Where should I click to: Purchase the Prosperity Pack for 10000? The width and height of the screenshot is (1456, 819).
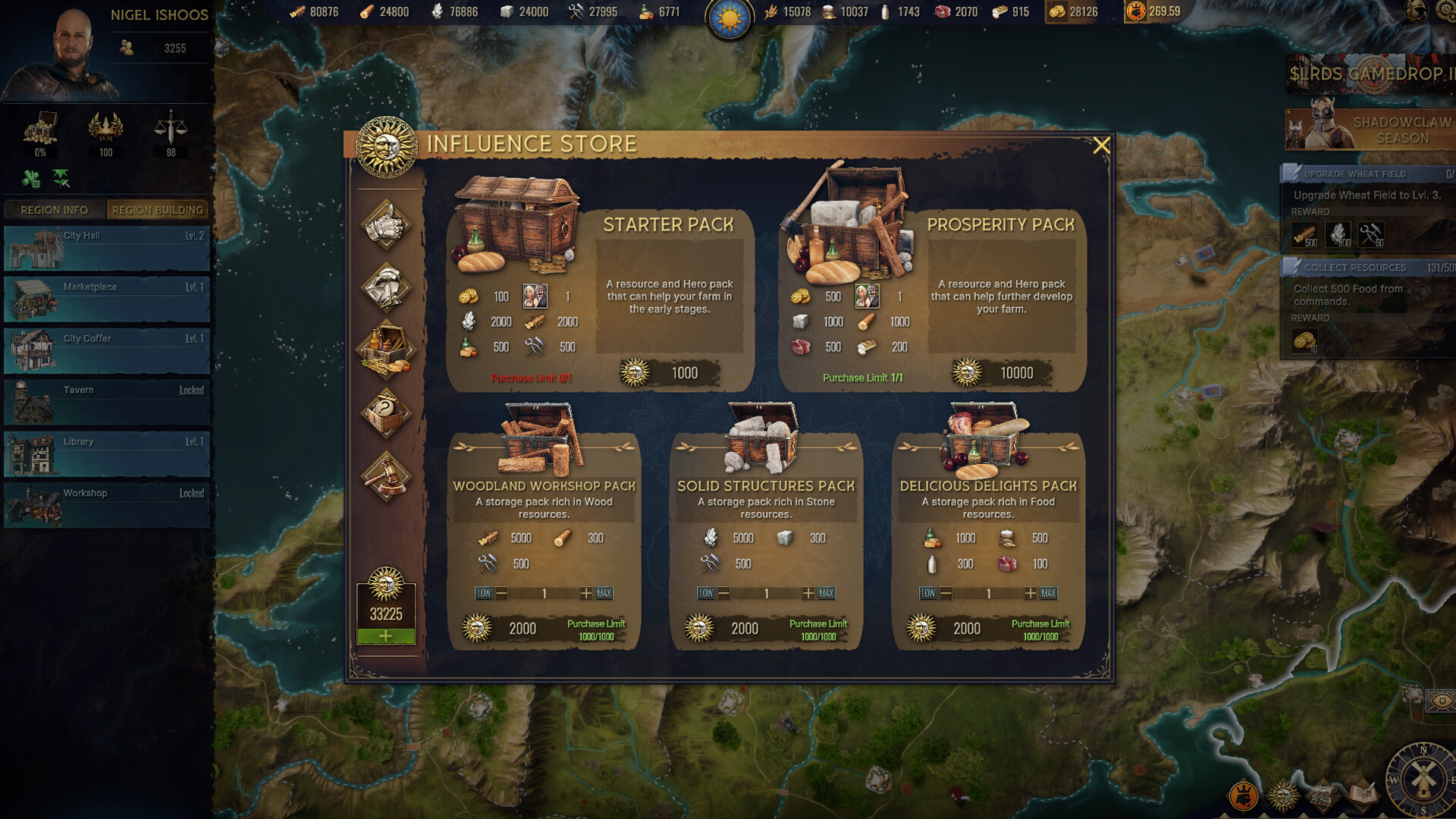pyautogui.click(x=999, y=373)
